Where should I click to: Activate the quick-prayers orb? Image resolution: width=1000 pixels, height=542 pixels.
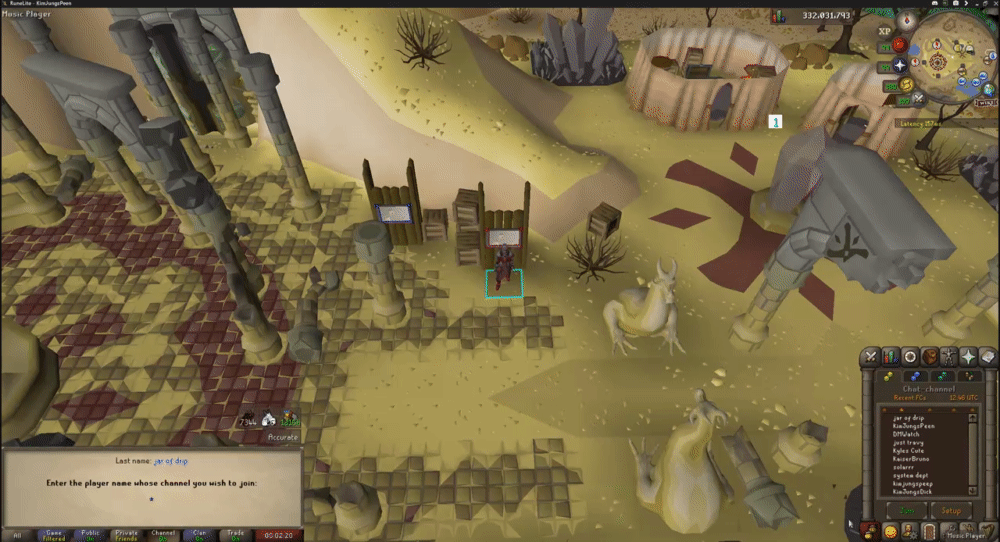pyautogui.click(x=898, y=64)
